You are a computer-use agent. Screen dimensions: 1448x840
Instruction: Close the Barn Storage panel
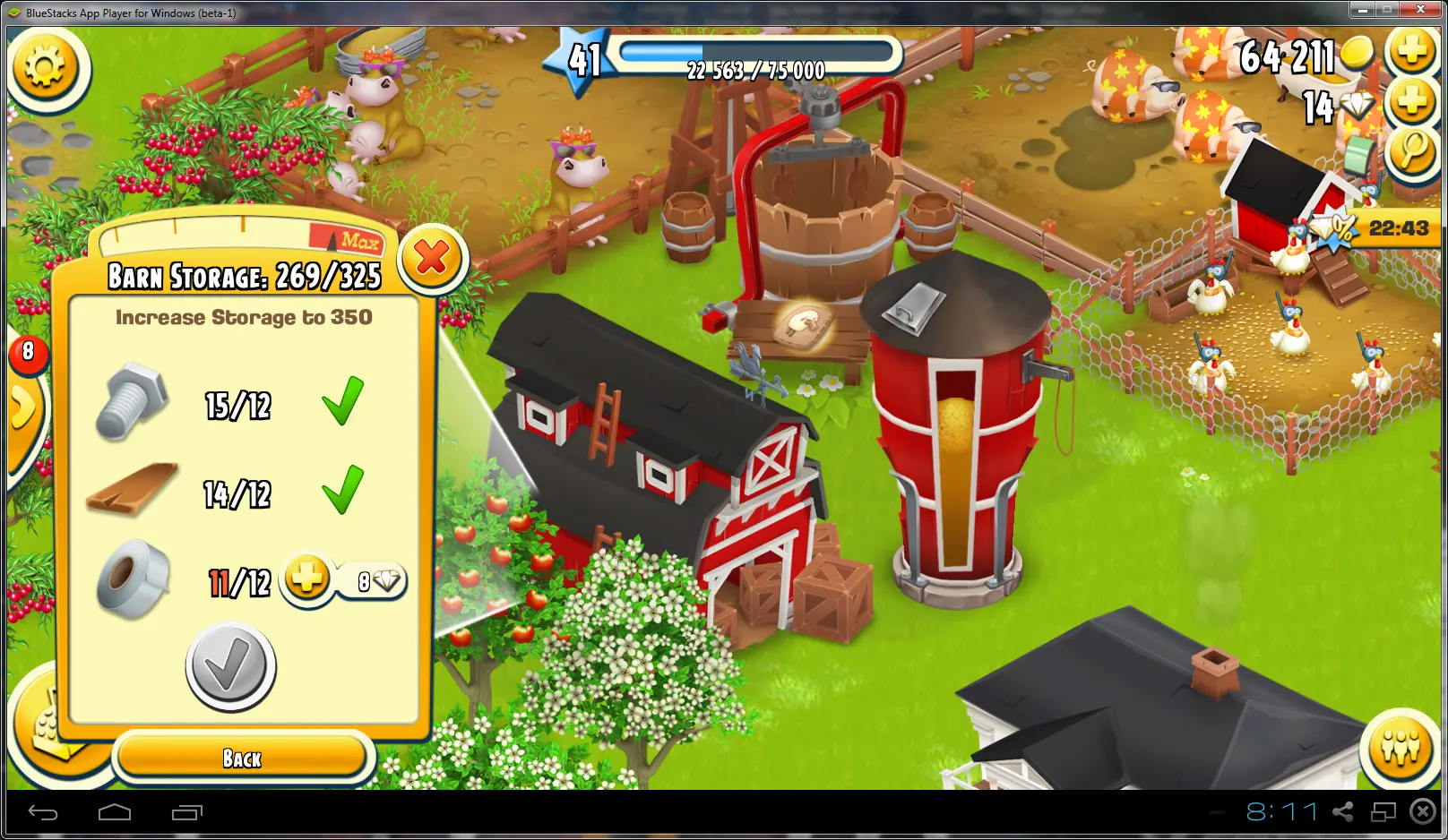pos(432,259)
